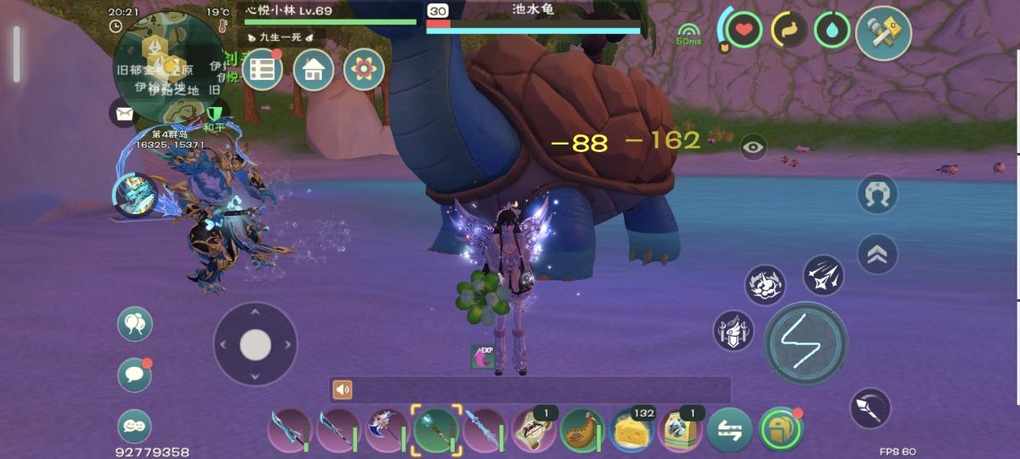This screenshot has width=1020, height=459.
Task: Select the highlighted green staff slot
Action: [x=436, y=430]
